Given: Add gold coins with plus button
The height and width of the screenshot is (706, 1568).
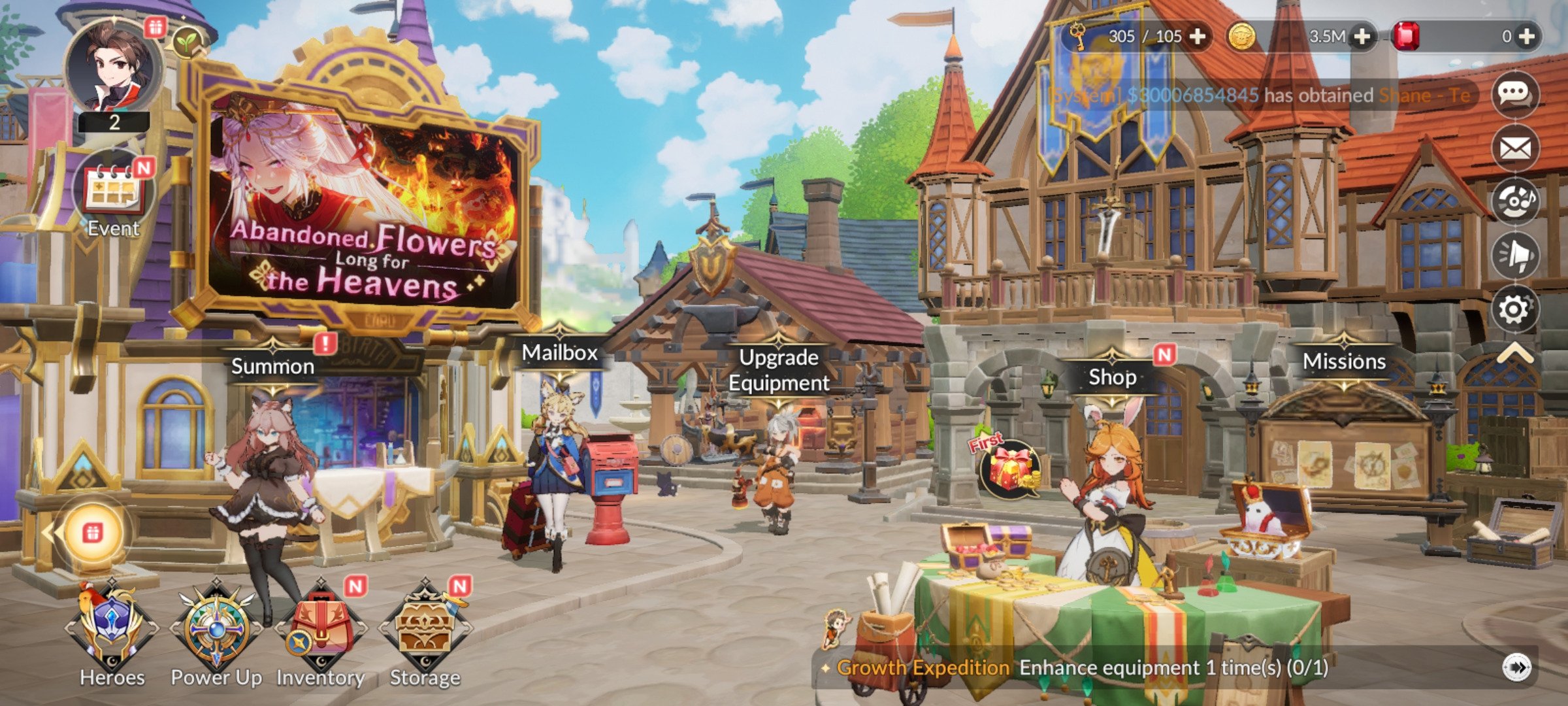Looking at the screenshot, I should pyautogui.click(x=1362, y=37).
